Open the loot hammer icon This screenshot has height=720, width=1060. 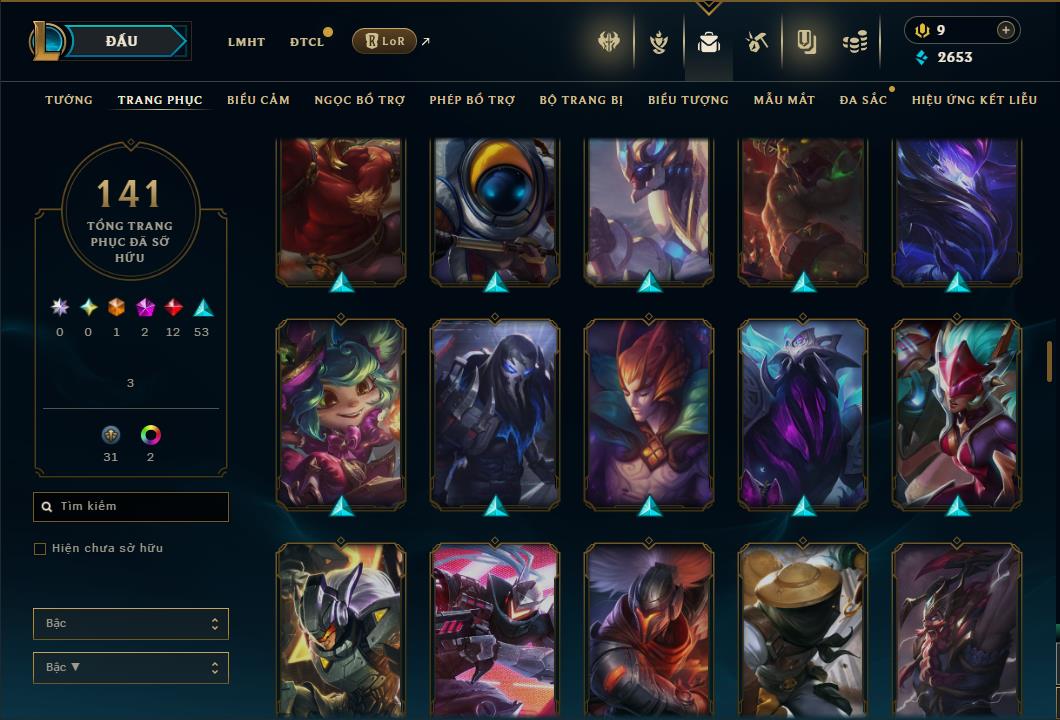(x=757, y=42)
